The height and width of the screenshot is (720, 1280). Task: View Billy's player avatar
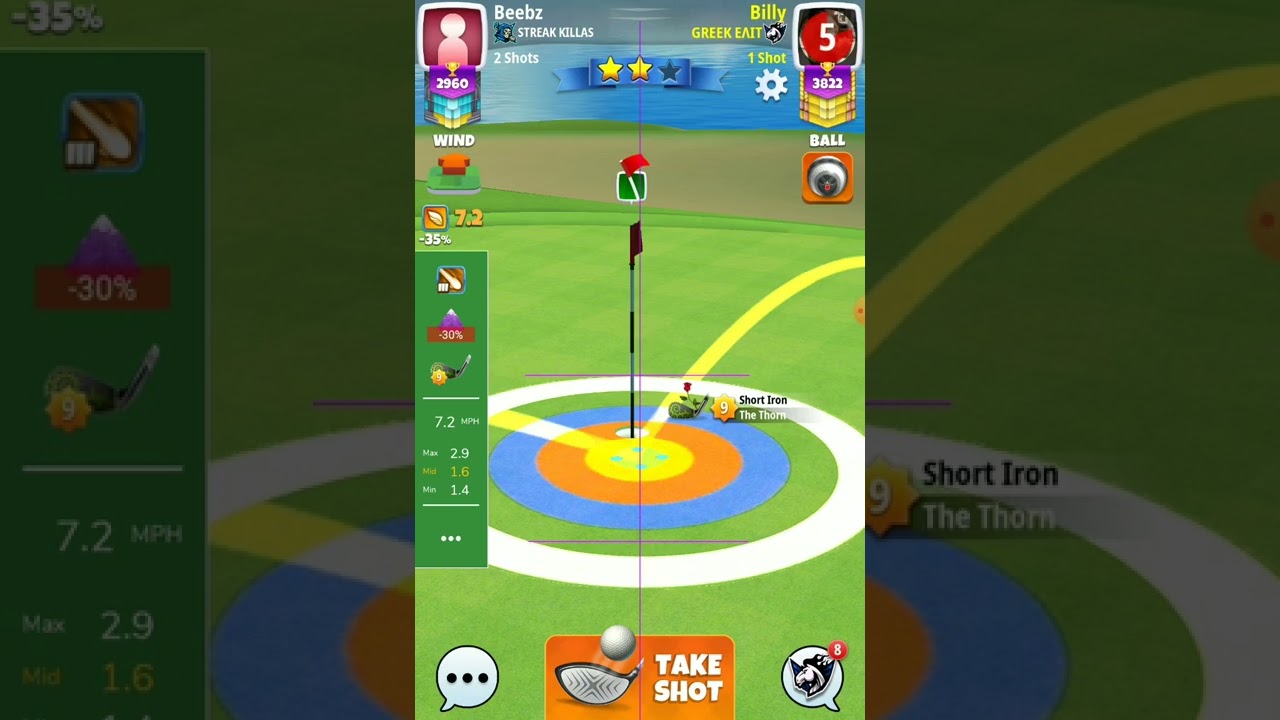(827, 37)
